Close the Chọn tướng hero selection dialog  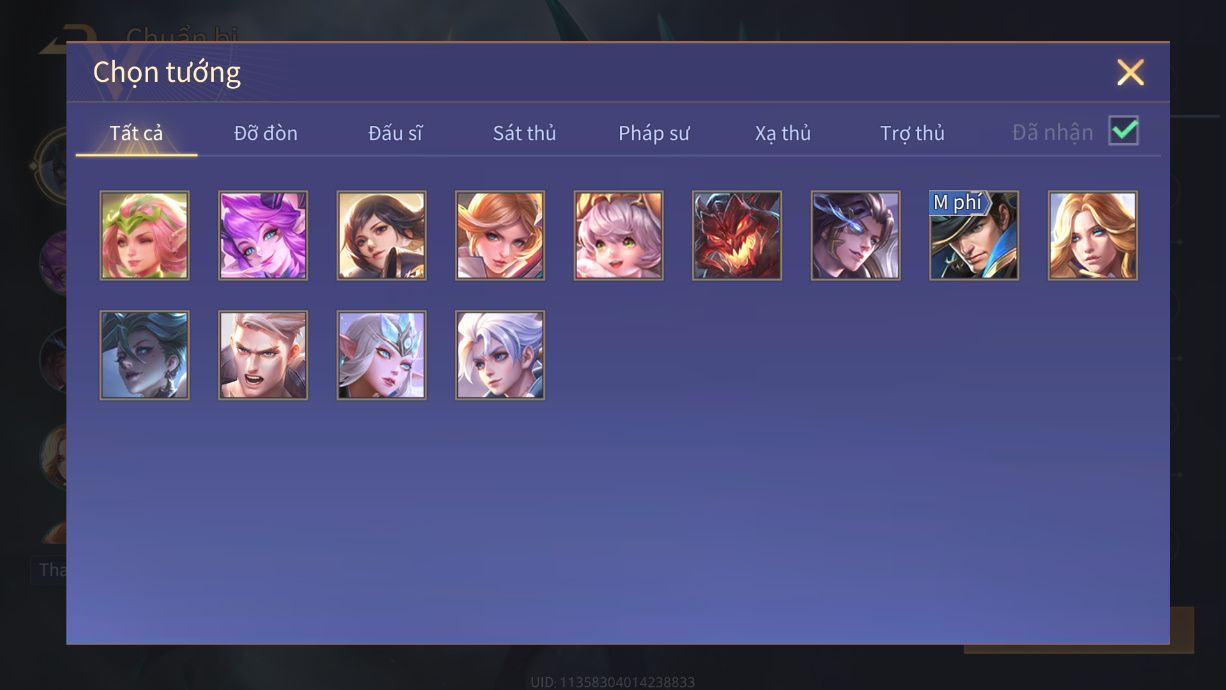coord(1130,72)
